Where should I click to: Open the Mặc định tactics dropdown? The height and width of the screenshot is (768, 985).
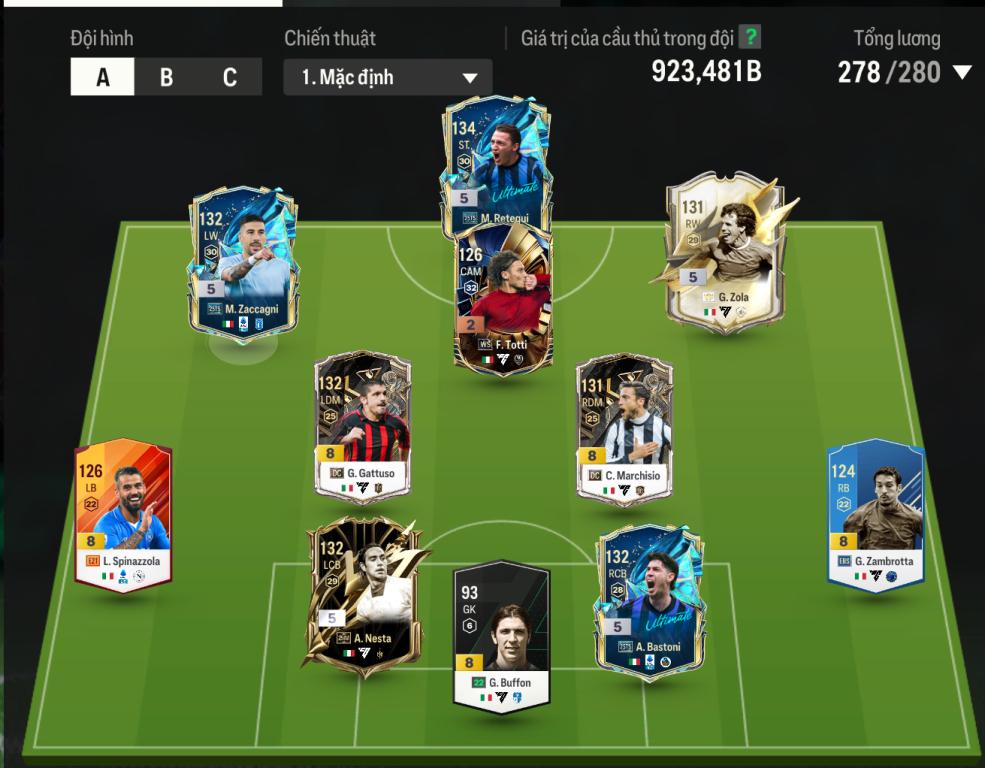point(388,77)
